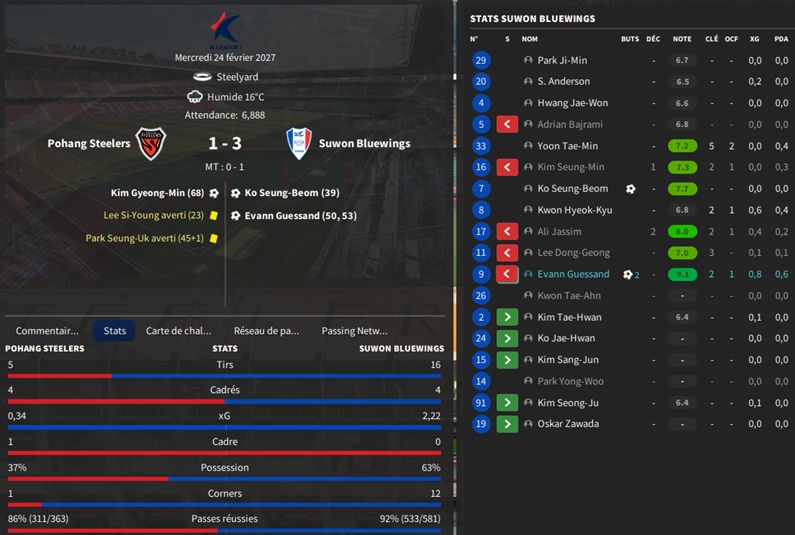Open Kim Seong-Ju's player row
This screenshot has width=795, height=535.
coord(567,403)
